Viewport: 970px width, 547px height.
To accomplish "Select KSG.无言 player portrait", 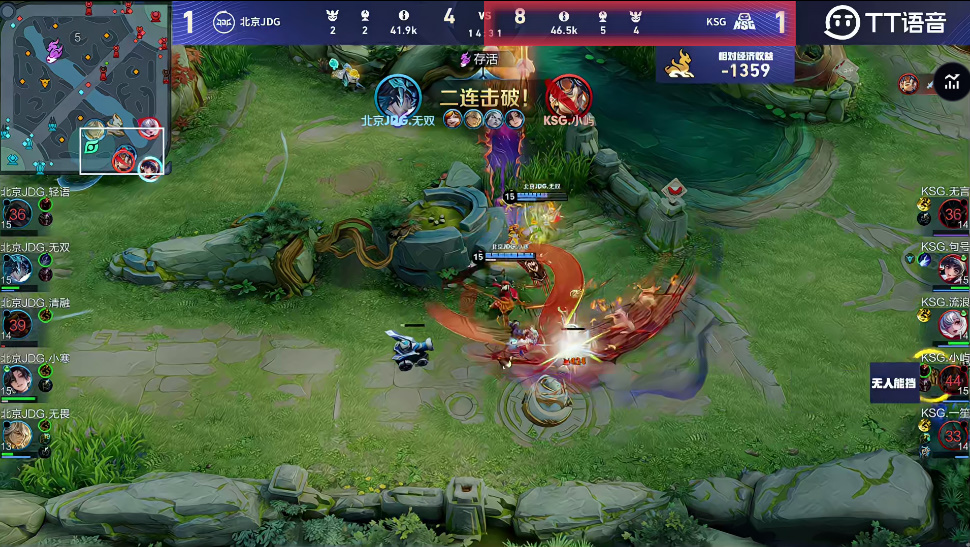I will pyautogui.click(x=952, y=214).
